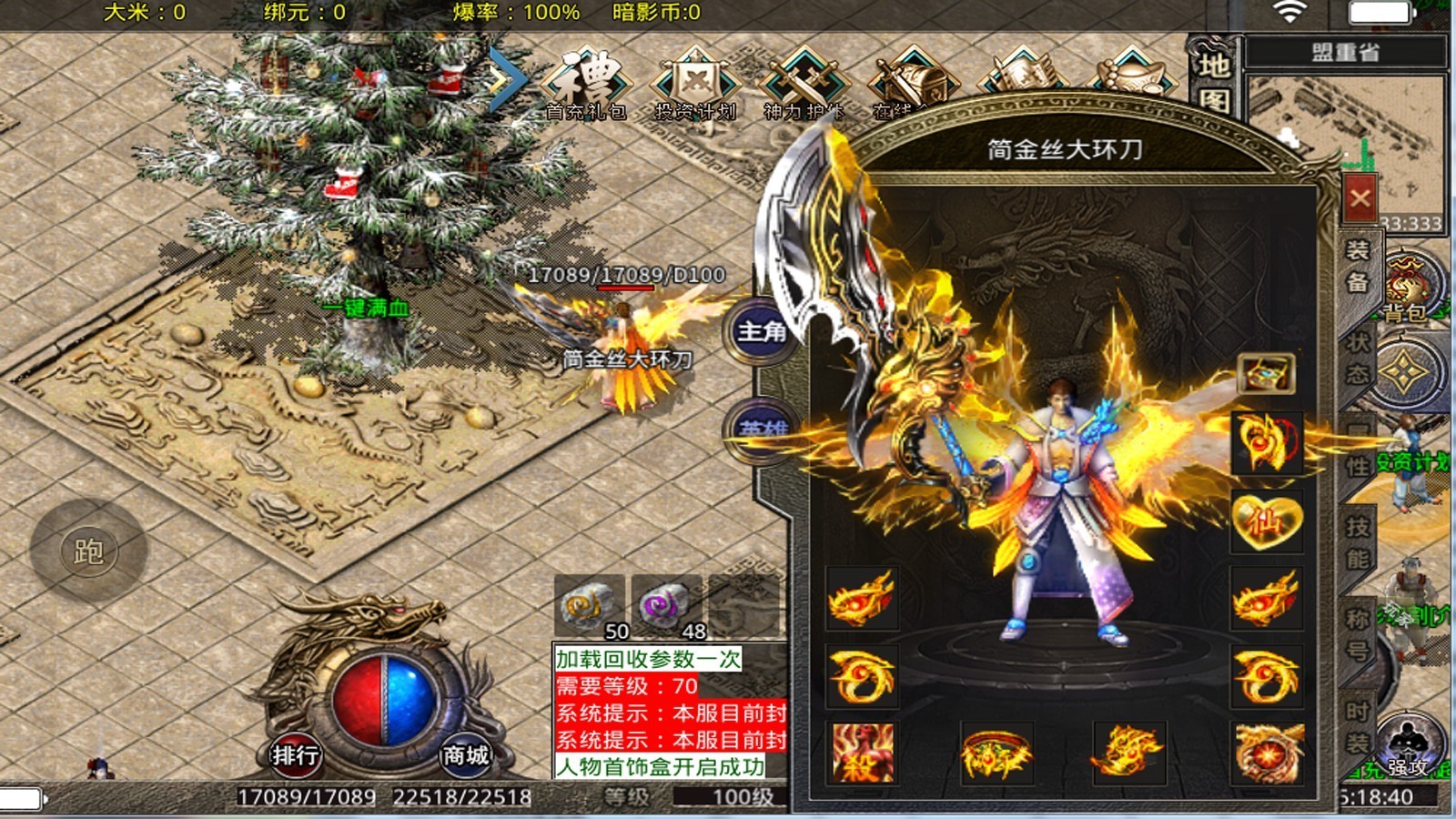Screen dimensions: 1456x819
Task: Open the 称号 title tab
Action: (x=1357, y=634)
